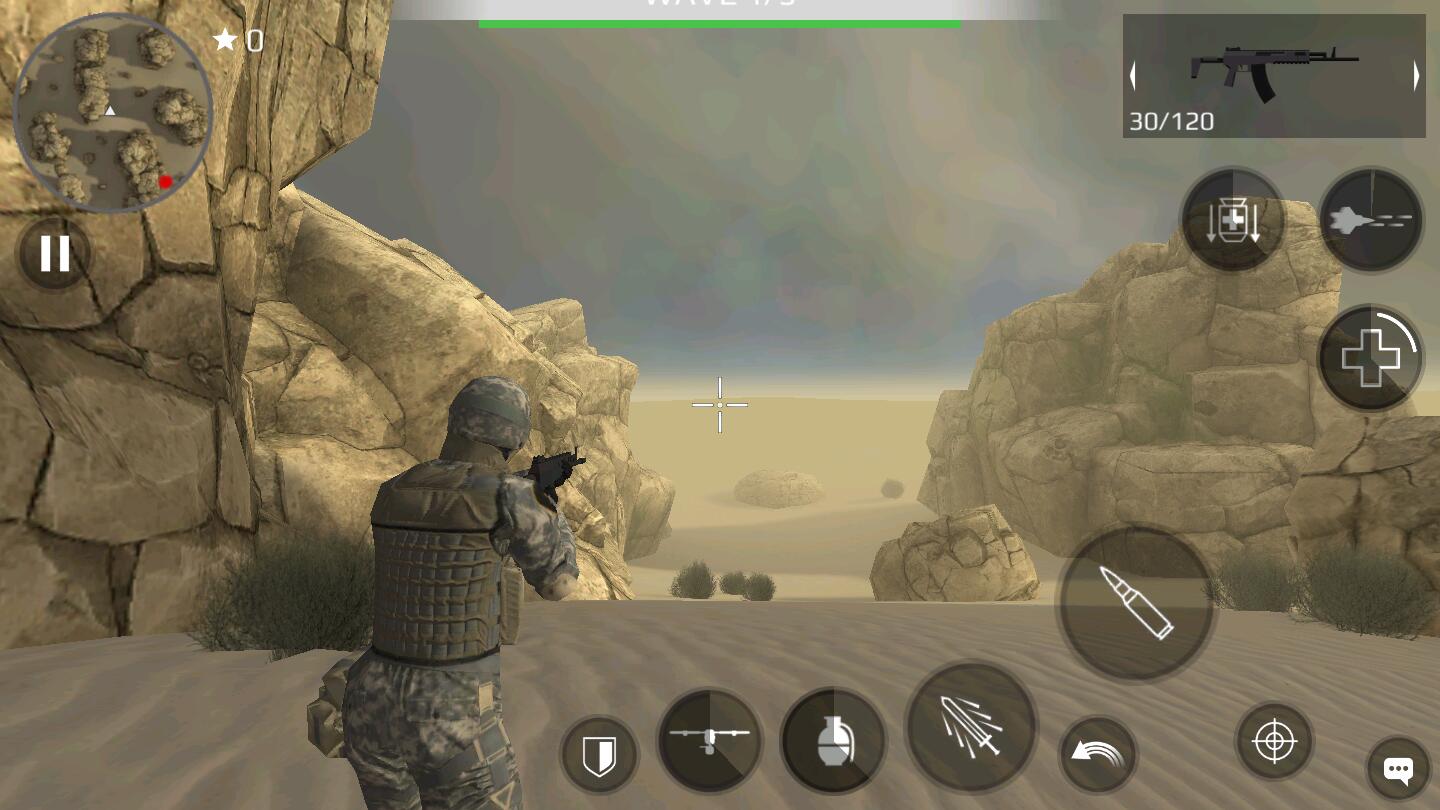Activate the shield ability
Viewport: 1440px width, 810px height.
598,753
